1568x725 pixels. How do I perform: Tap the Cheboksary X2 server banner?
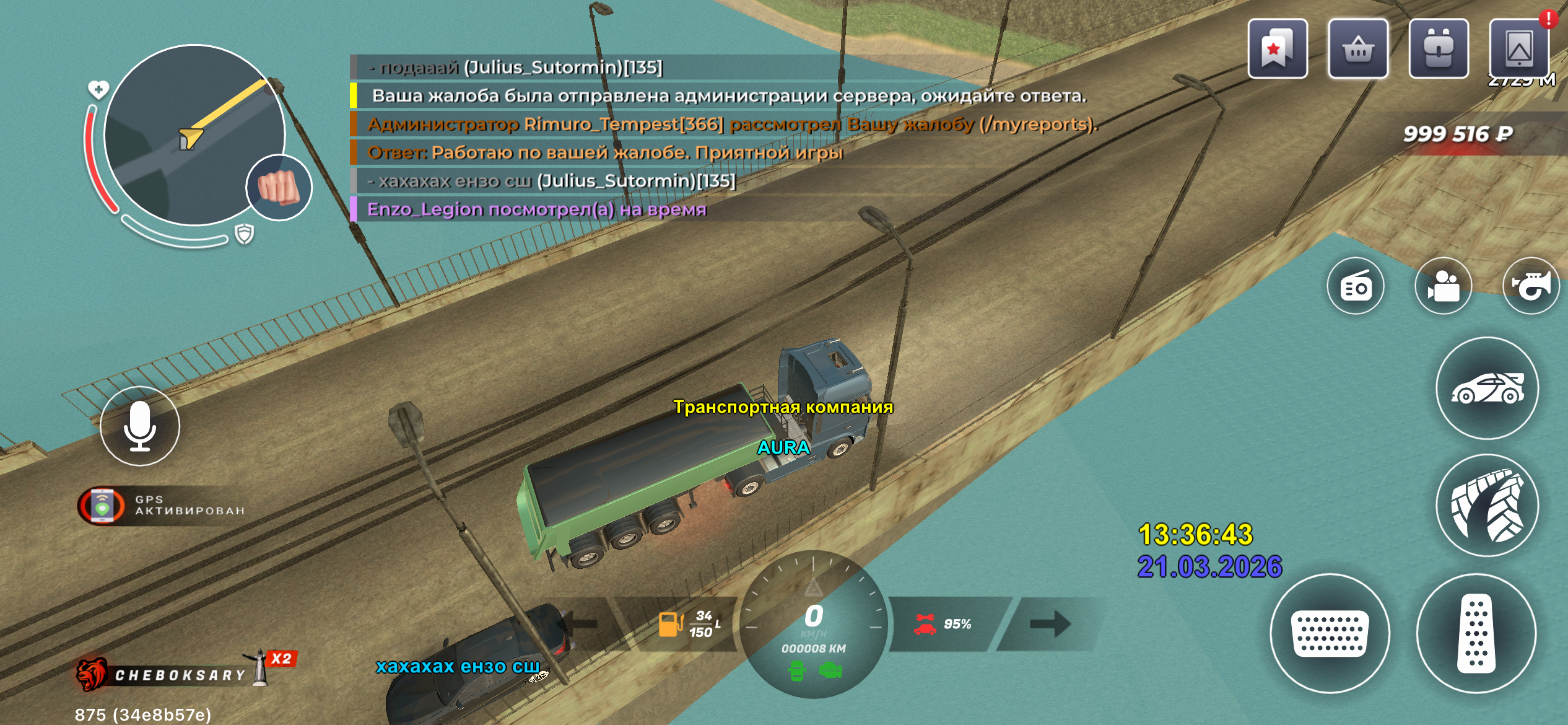click(x=186, y=672)
